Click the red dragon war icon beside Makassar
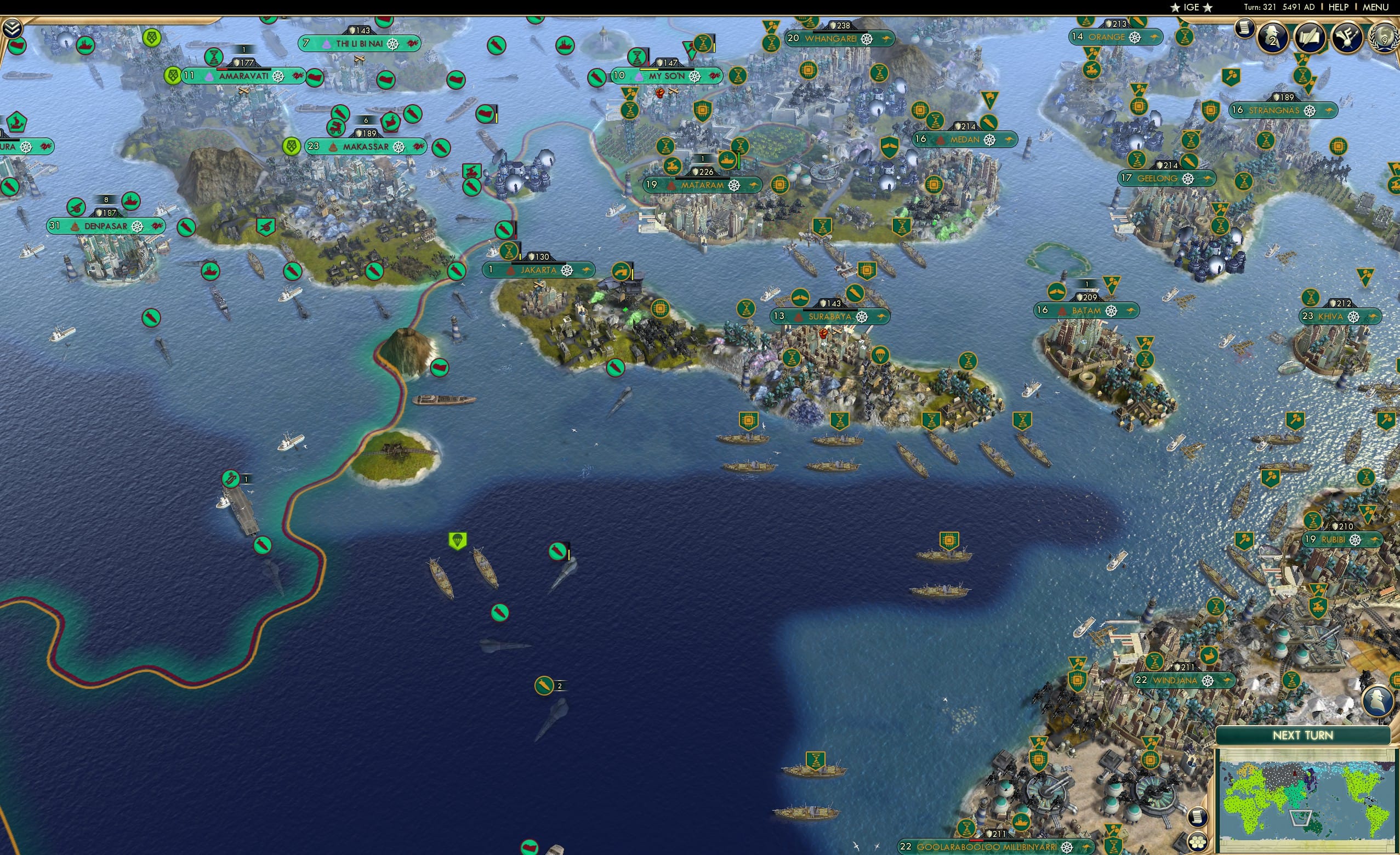 tap(419, 145)
